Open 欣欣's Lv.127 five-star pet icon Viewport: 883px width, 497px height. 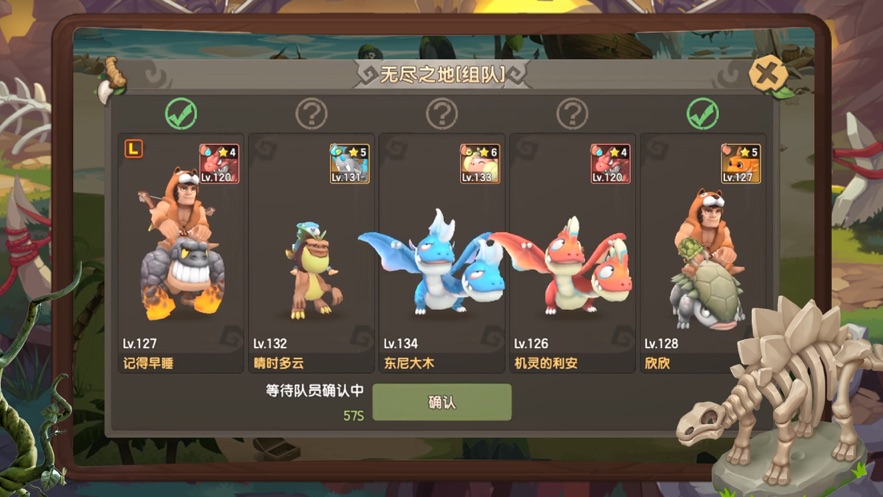click(x=741, y=163)
